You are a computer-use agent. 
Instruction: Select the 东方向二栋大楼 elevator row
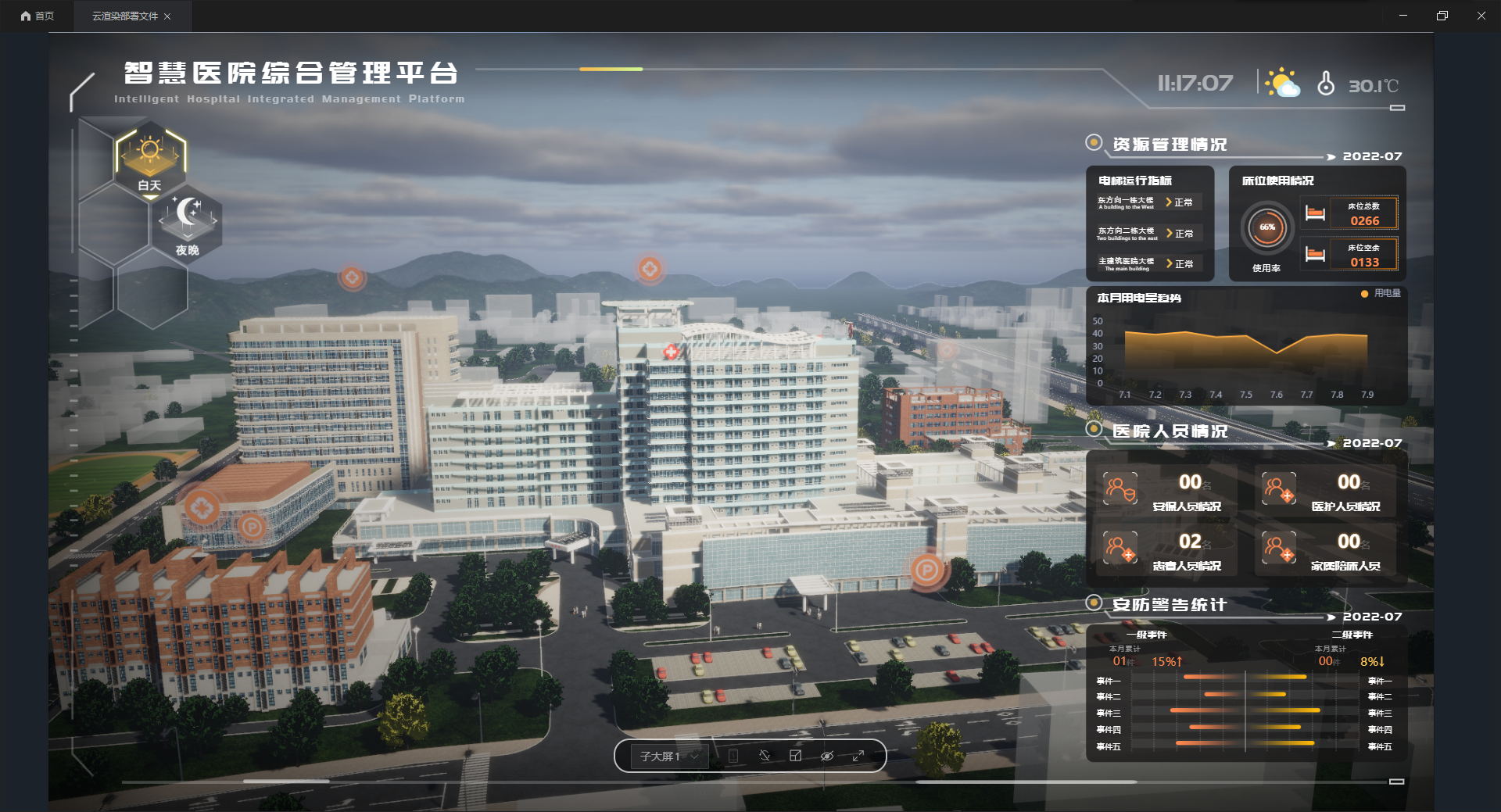tap(1148, 234)
